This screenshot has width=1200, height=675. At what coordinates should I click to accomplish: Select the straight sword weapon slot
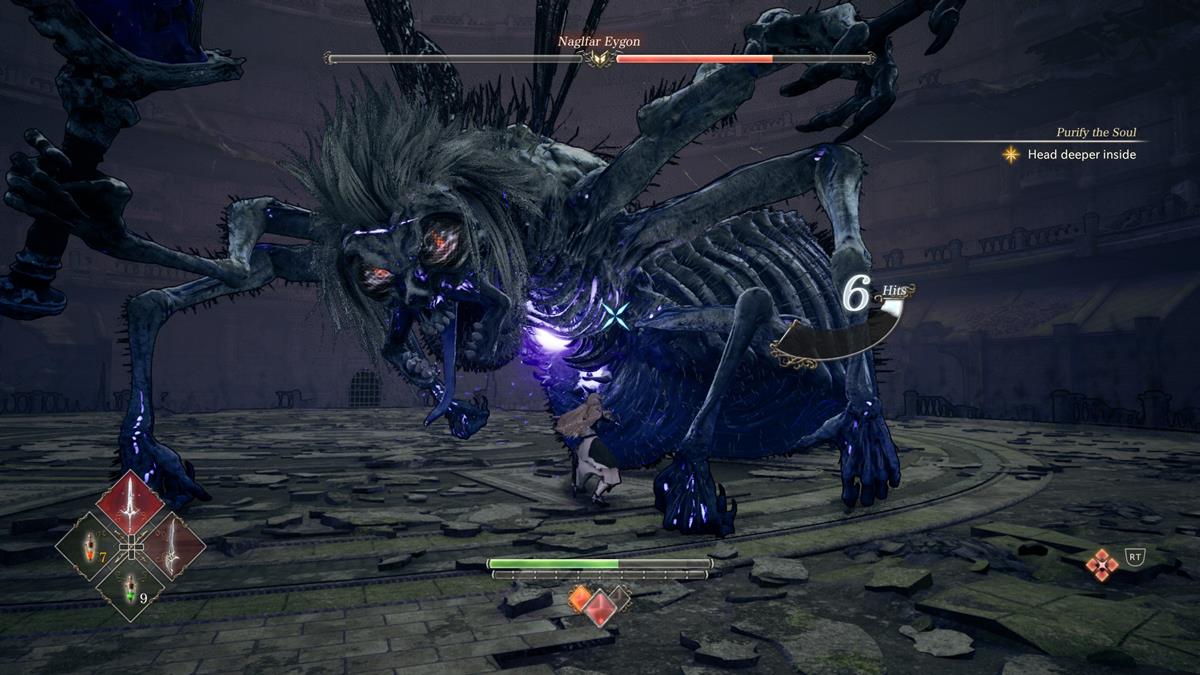click(x=129, y=504)
